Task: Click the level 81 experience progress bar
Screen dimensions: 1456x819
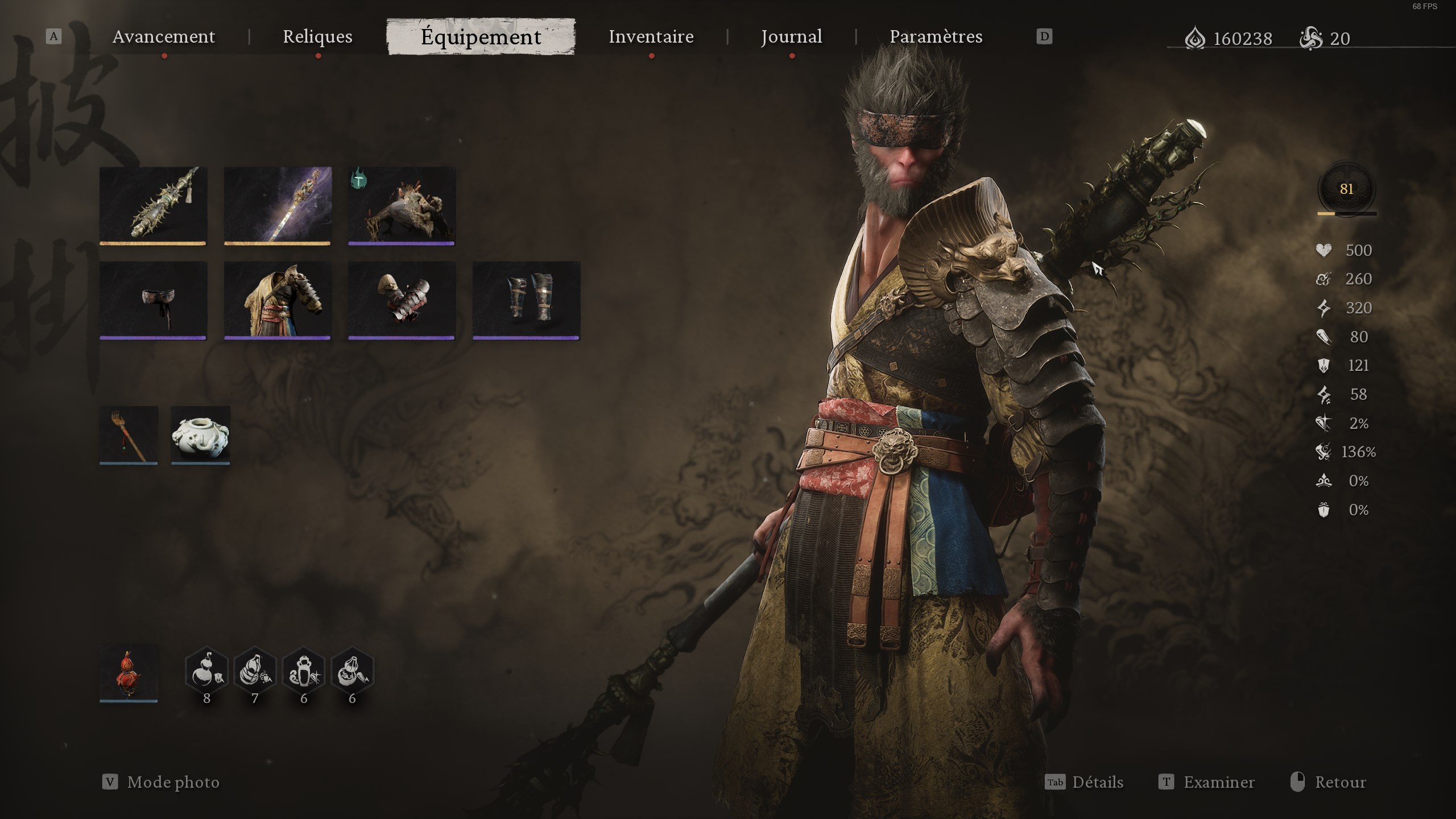Action: [1346, 213]
